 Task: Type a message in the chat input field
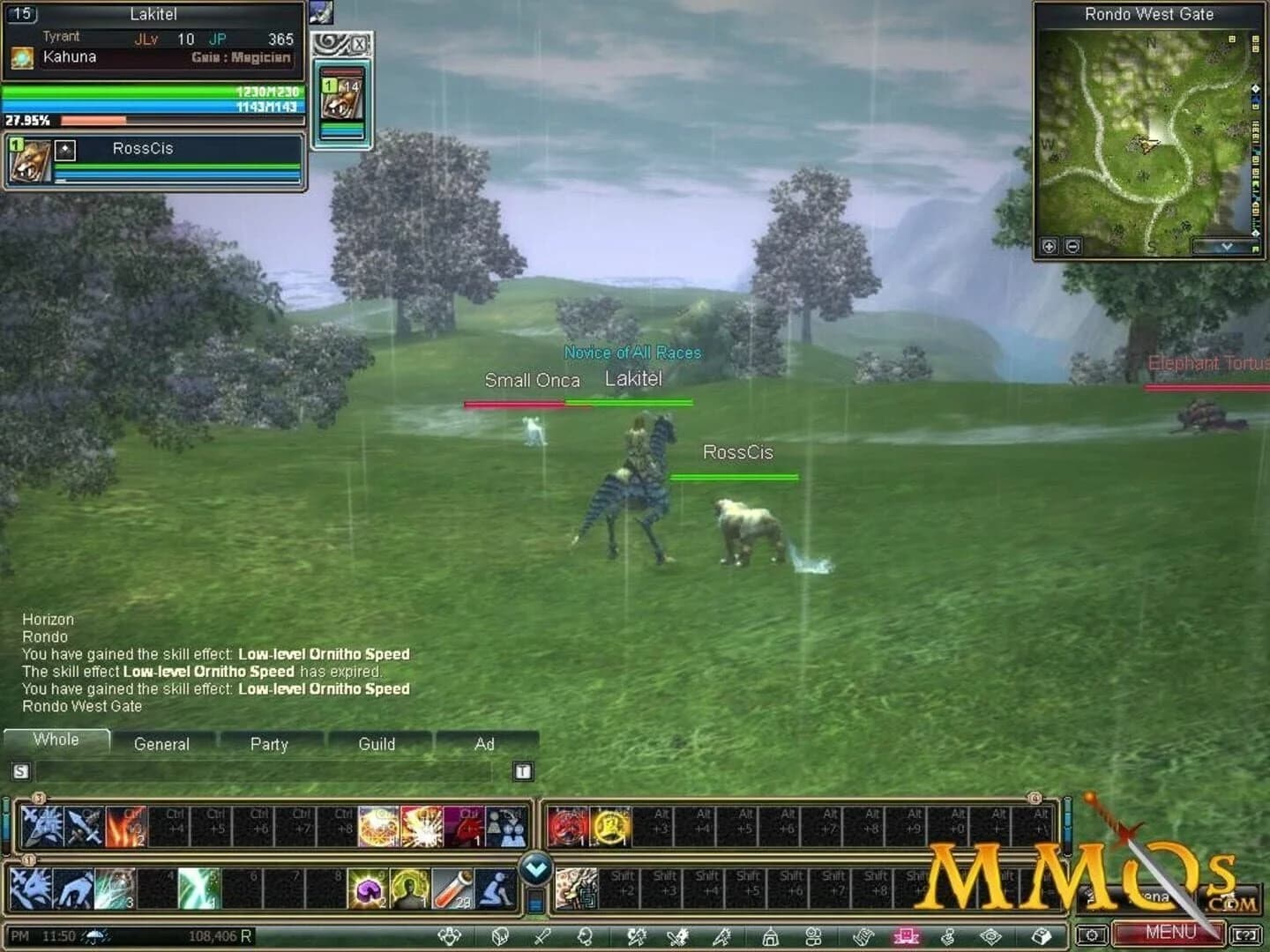pos(265,772)
